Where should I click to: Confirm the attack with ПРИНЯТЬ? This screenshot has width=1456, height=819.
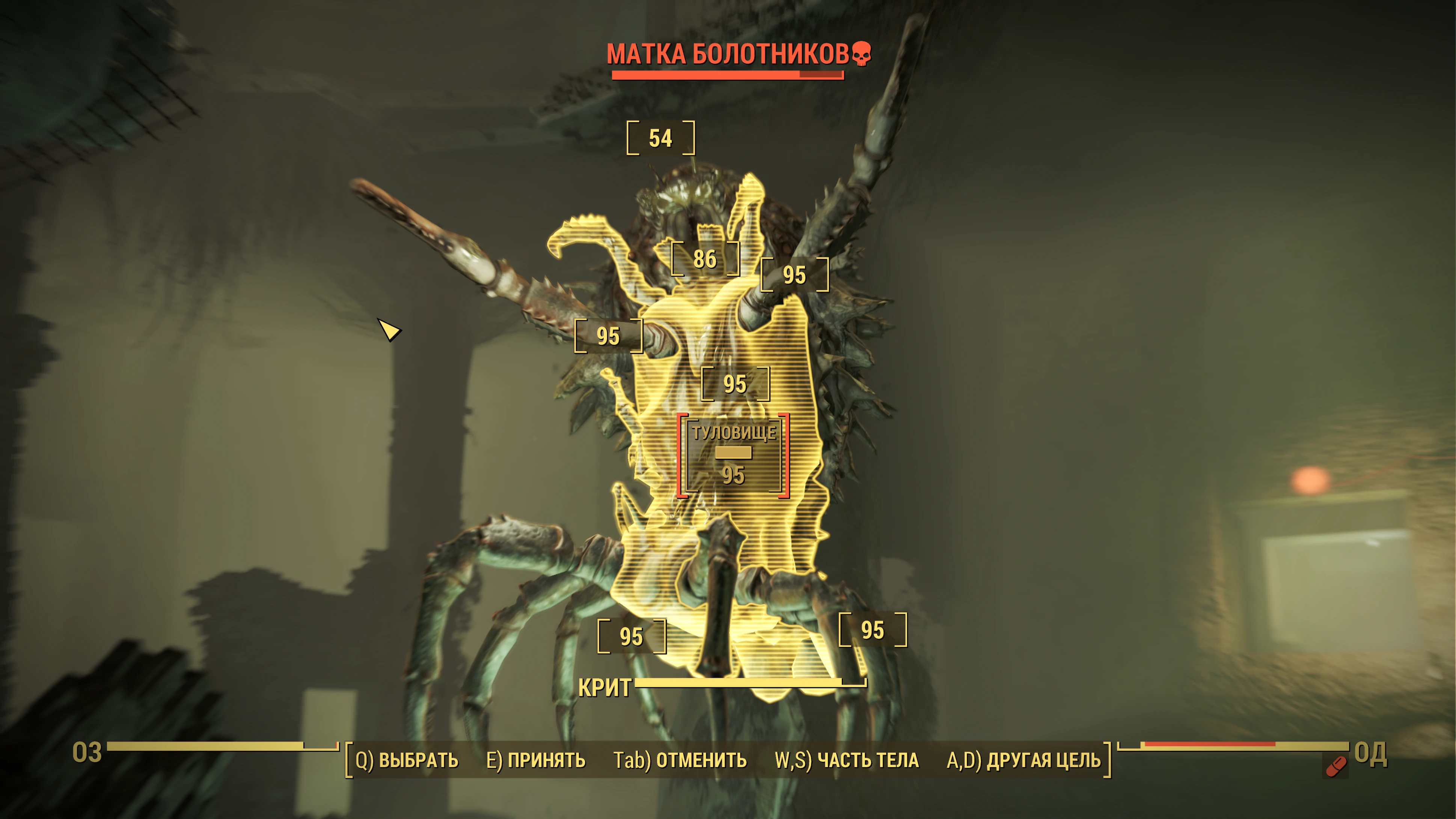pyautogui.click(x=536, y=760)
